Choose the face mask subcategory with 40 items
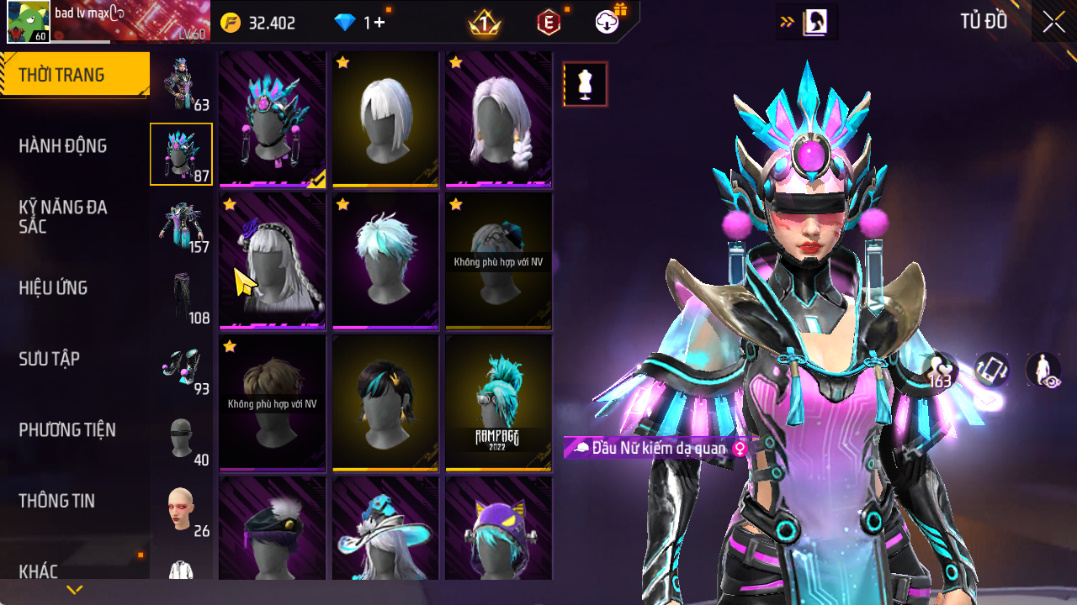 click(182, 439)
